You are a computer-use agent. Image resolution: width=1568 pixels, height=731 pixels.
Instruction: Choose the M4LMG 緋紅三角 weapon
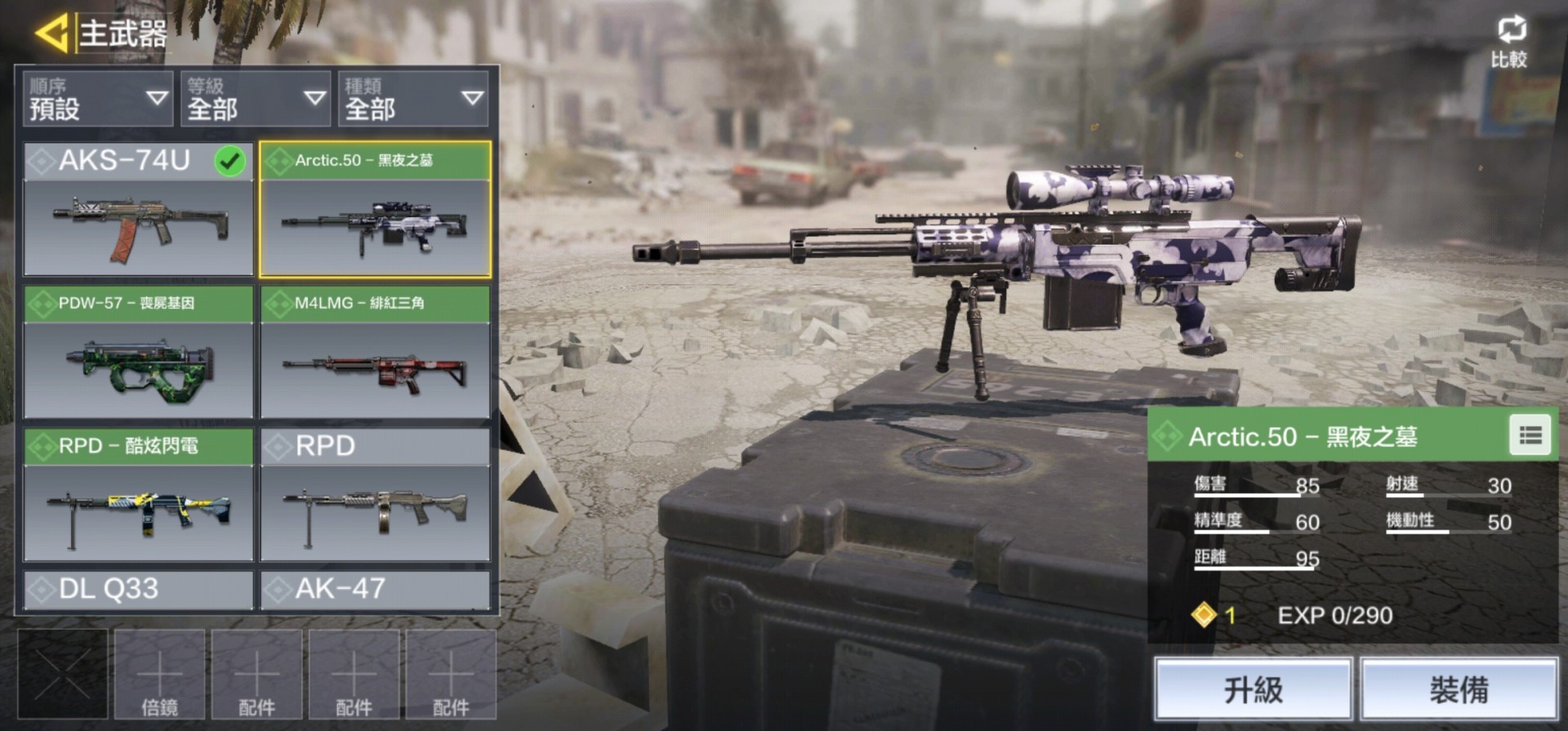tap(375, 352)
